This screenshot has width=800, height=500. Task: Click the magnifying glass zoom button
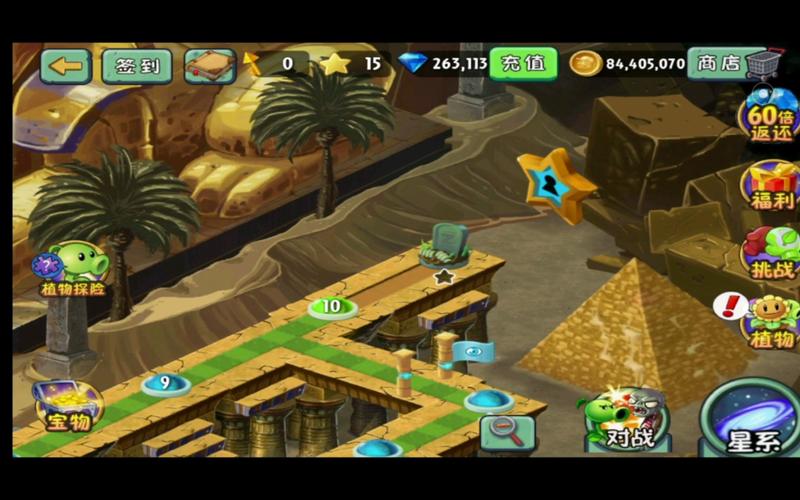pyautogui.click(x=507, y=432)
